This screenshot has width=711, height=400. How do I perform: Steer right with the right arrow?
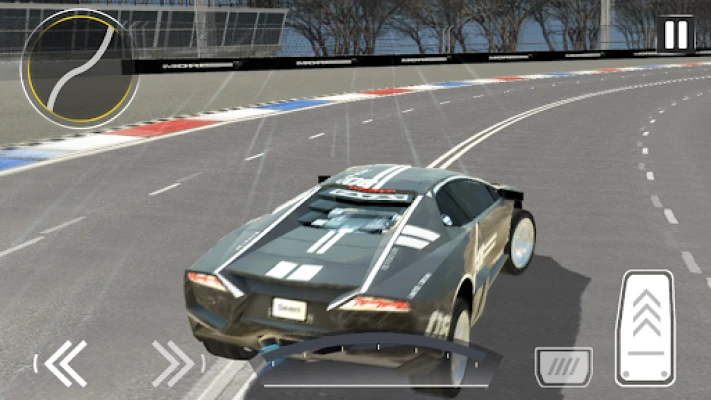[173, 363]
